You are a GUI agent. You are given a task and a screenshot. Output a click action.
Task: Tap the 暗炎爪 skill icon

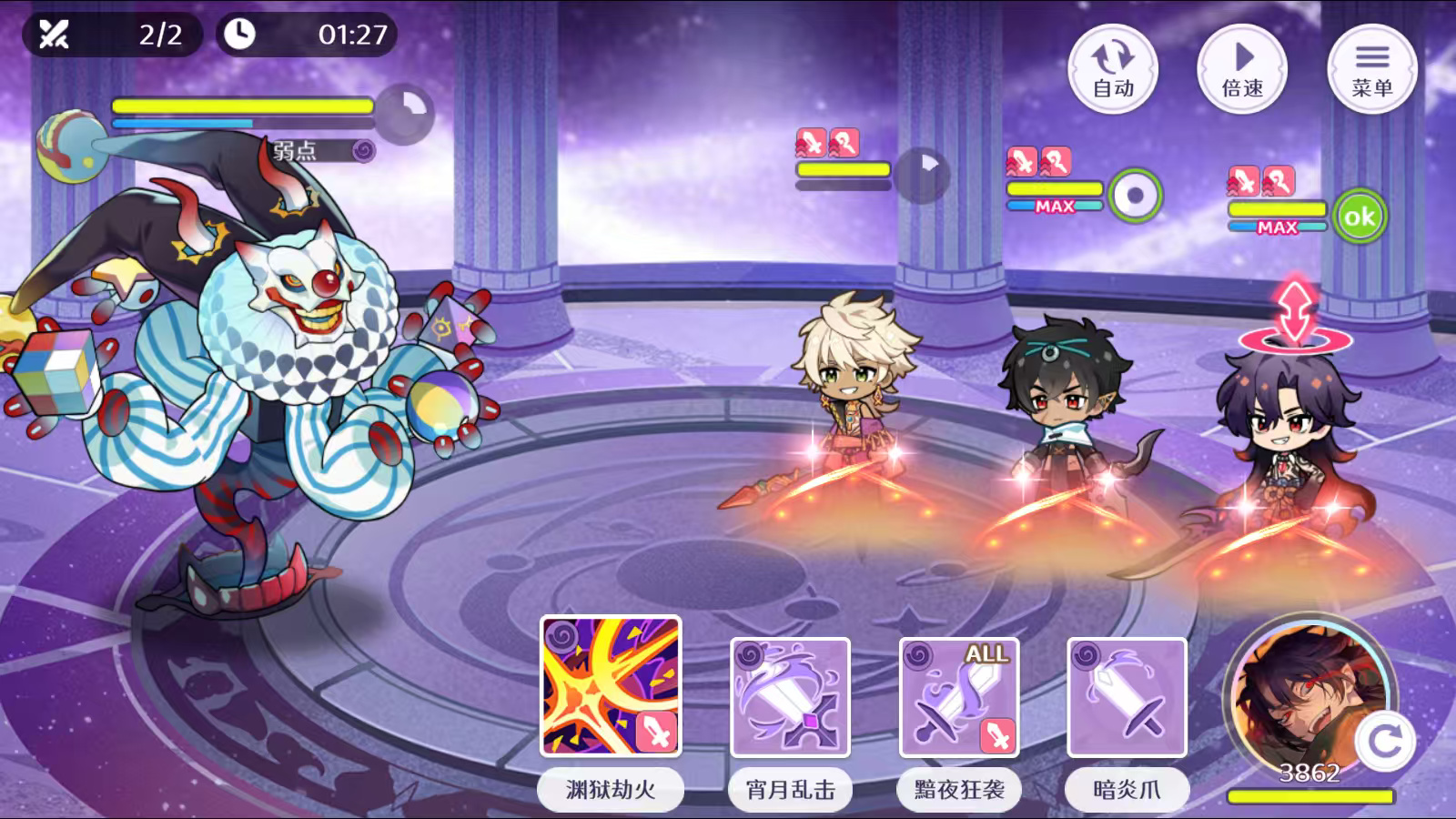click(x=1126, y=696)
